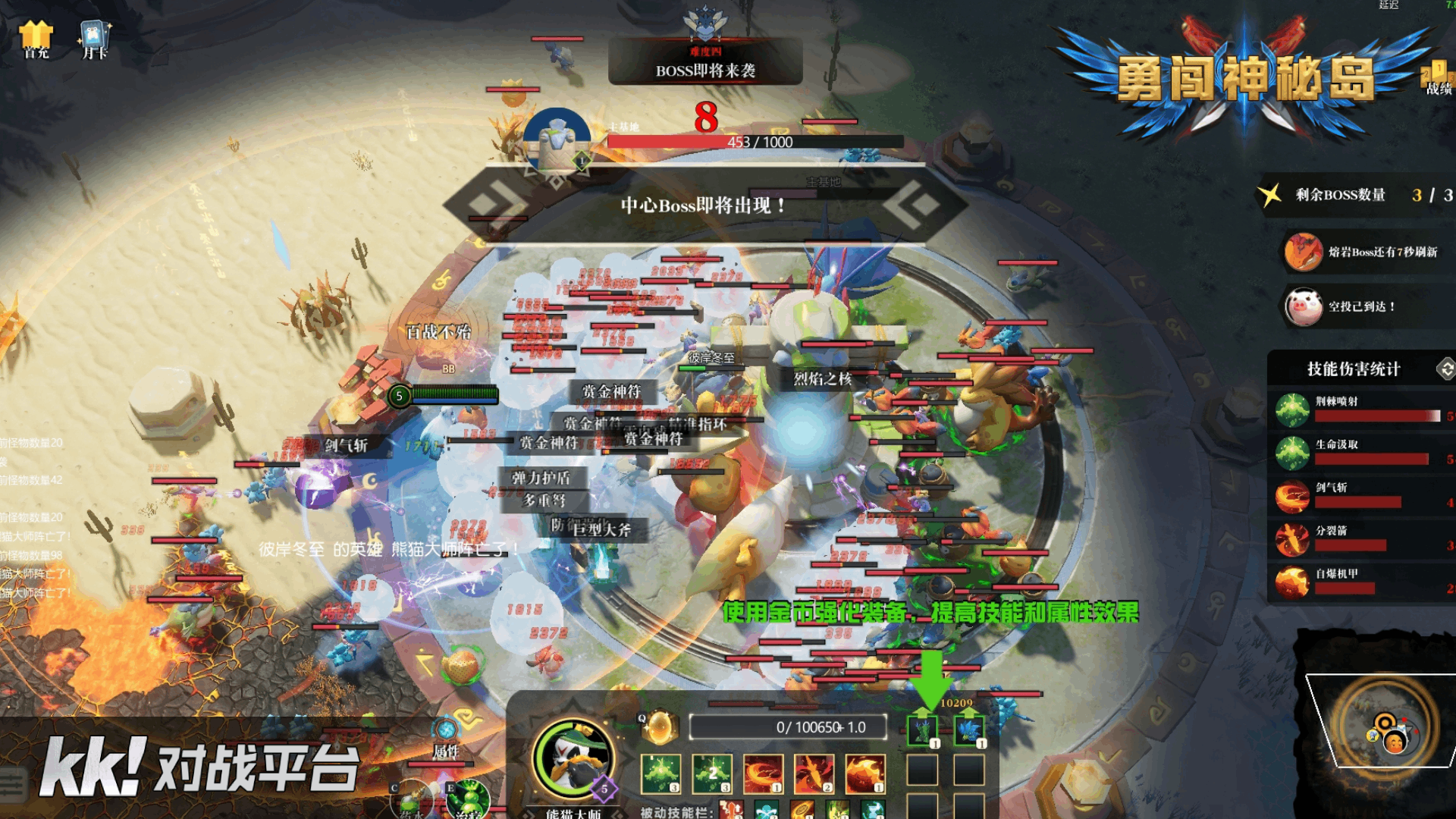This screenshot has width=1456, height=819.
Task: Select the green skill icon marked 2
Action: tap(712, 773)
